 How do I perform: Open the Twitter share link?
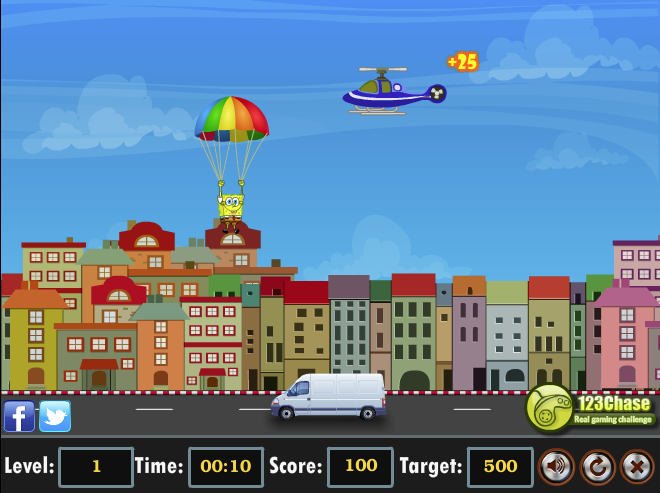55,415
